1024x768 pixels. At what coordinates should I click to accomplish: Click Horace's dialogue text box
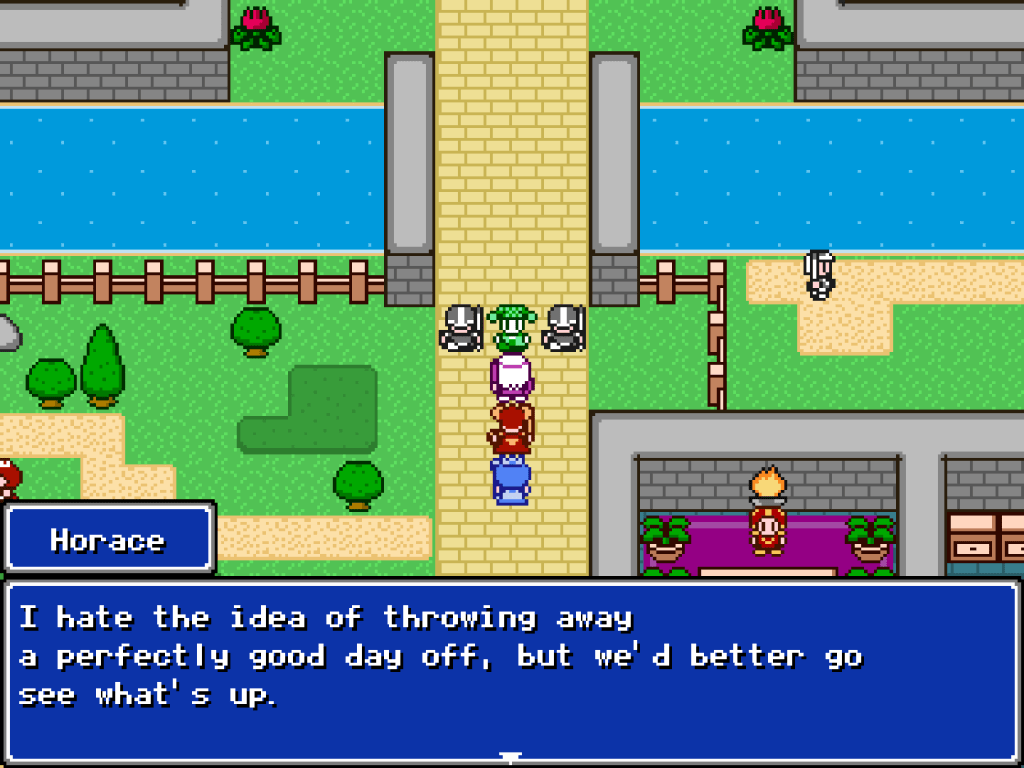coord(511,668)
